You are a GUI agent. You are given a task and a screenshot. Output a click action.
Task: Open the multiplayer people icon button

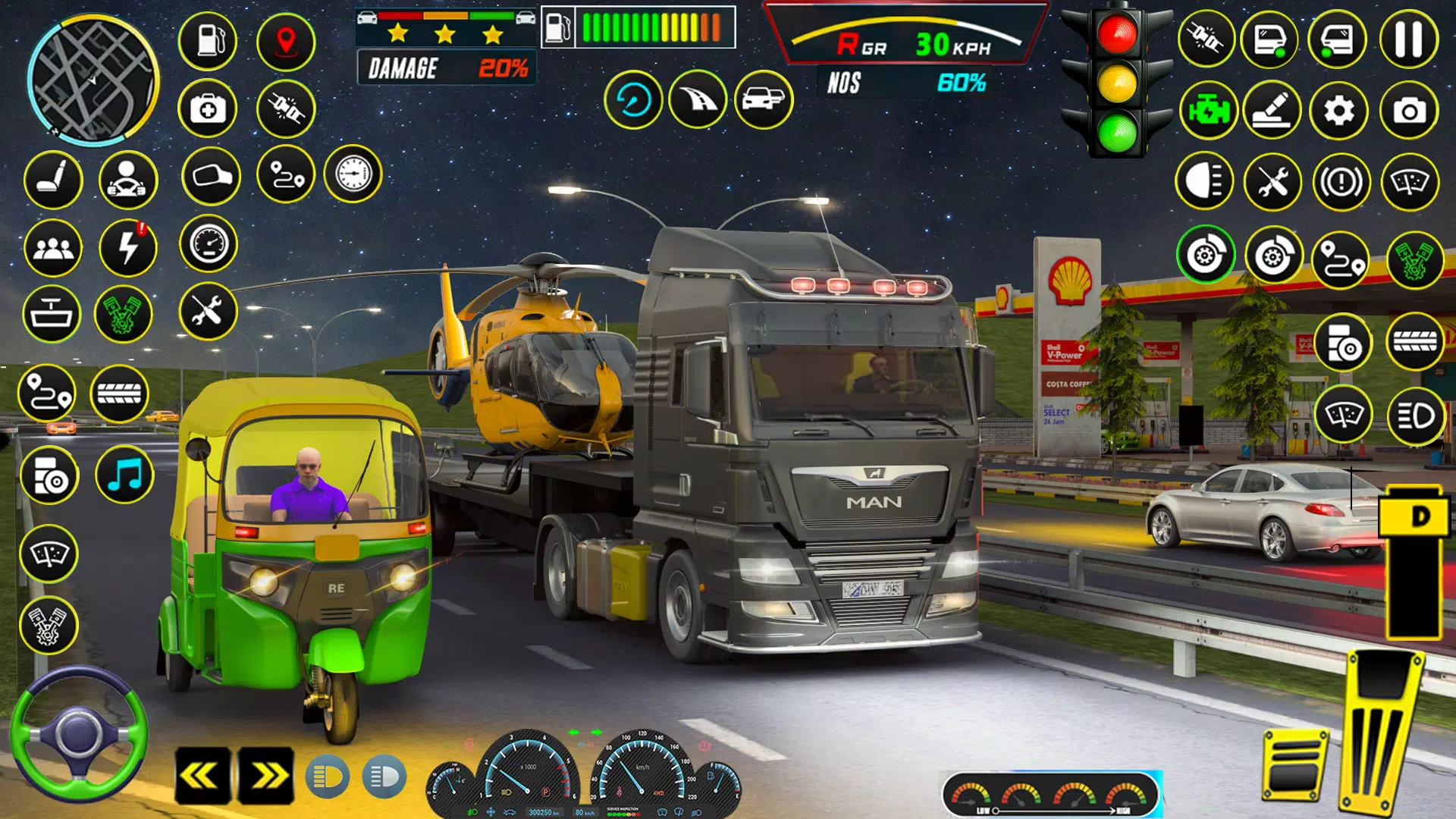pos(53,248)
